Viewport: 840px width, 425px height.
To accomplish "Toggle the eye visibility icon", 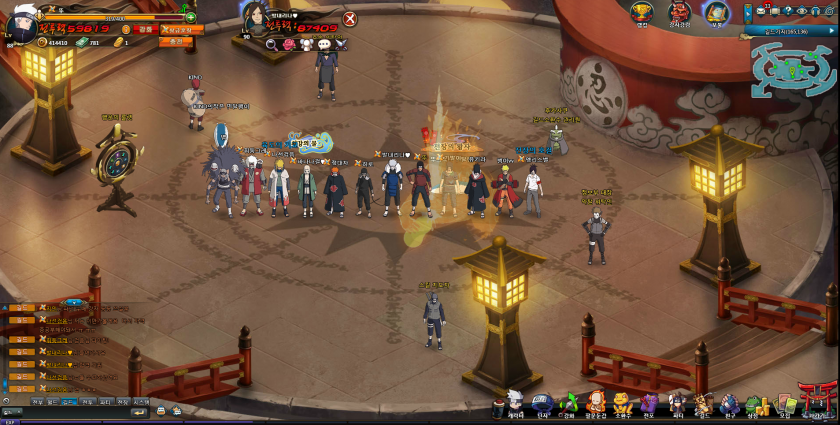I will click(x=801, y=11).
